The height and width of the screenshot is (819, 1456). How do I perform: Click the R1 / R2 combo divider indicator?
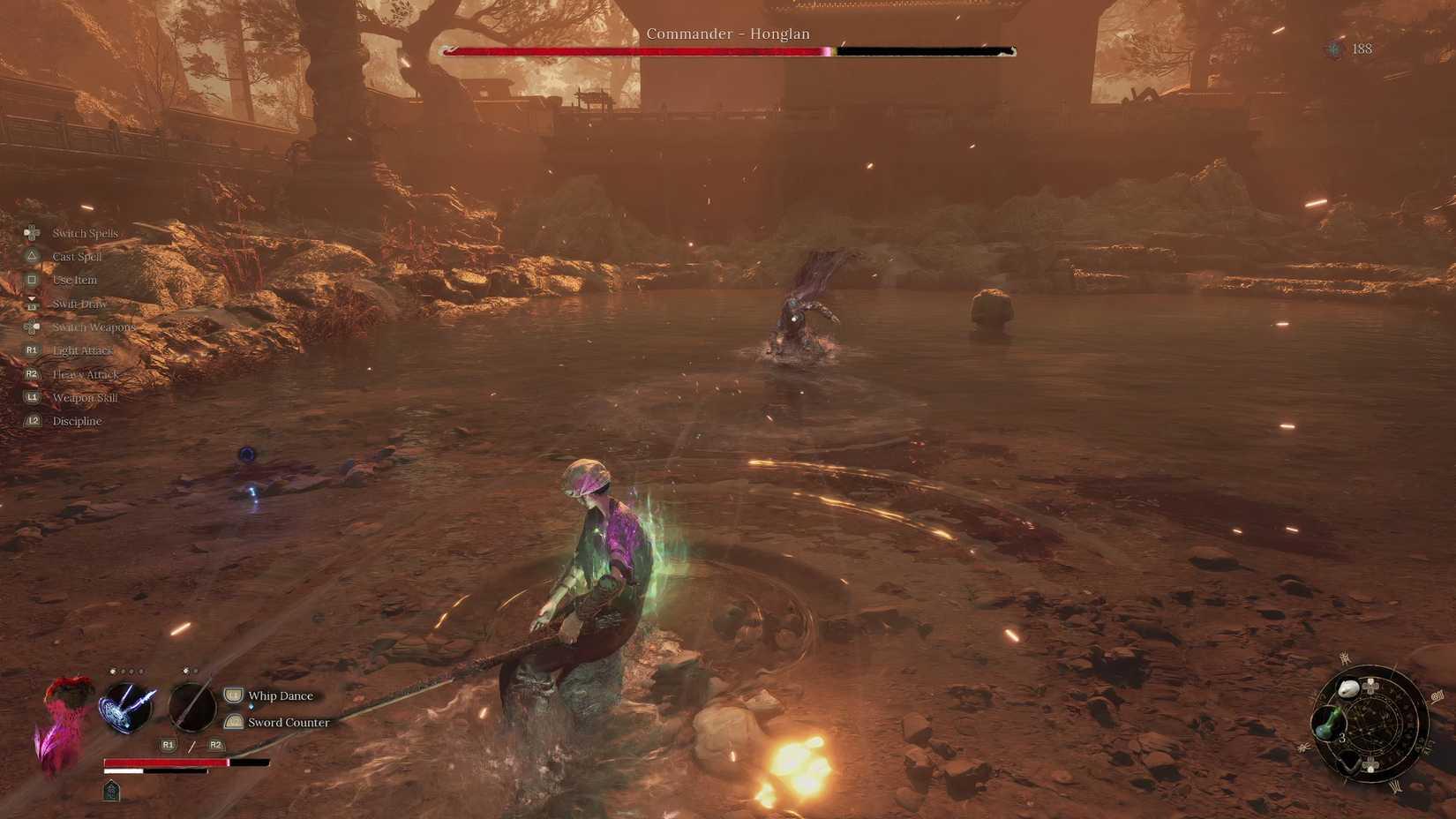(x=191, y=745)
